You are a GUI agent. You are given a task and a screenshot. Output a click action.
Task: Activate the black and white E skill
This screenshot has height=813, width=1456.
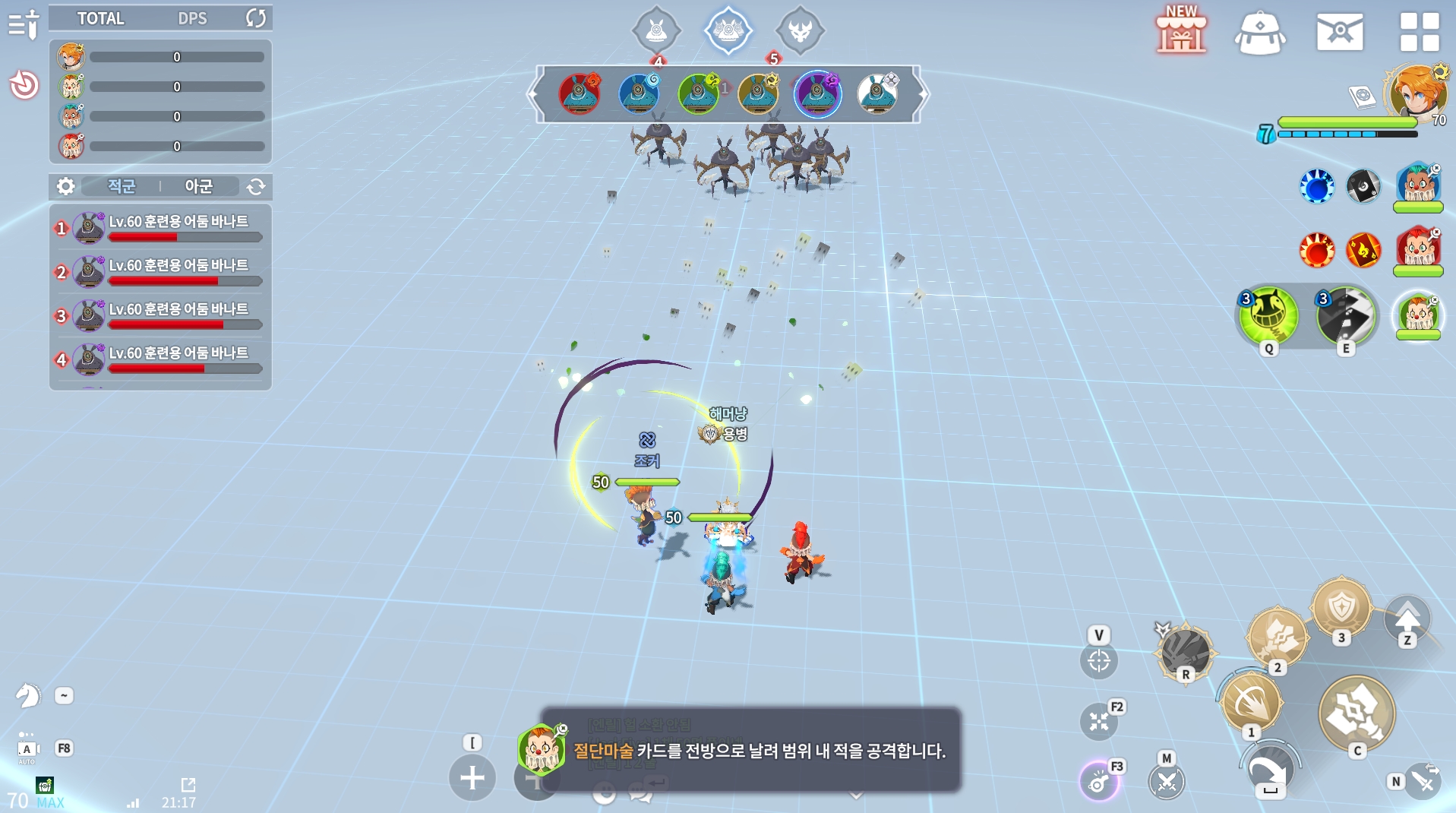coord(1346,315)
